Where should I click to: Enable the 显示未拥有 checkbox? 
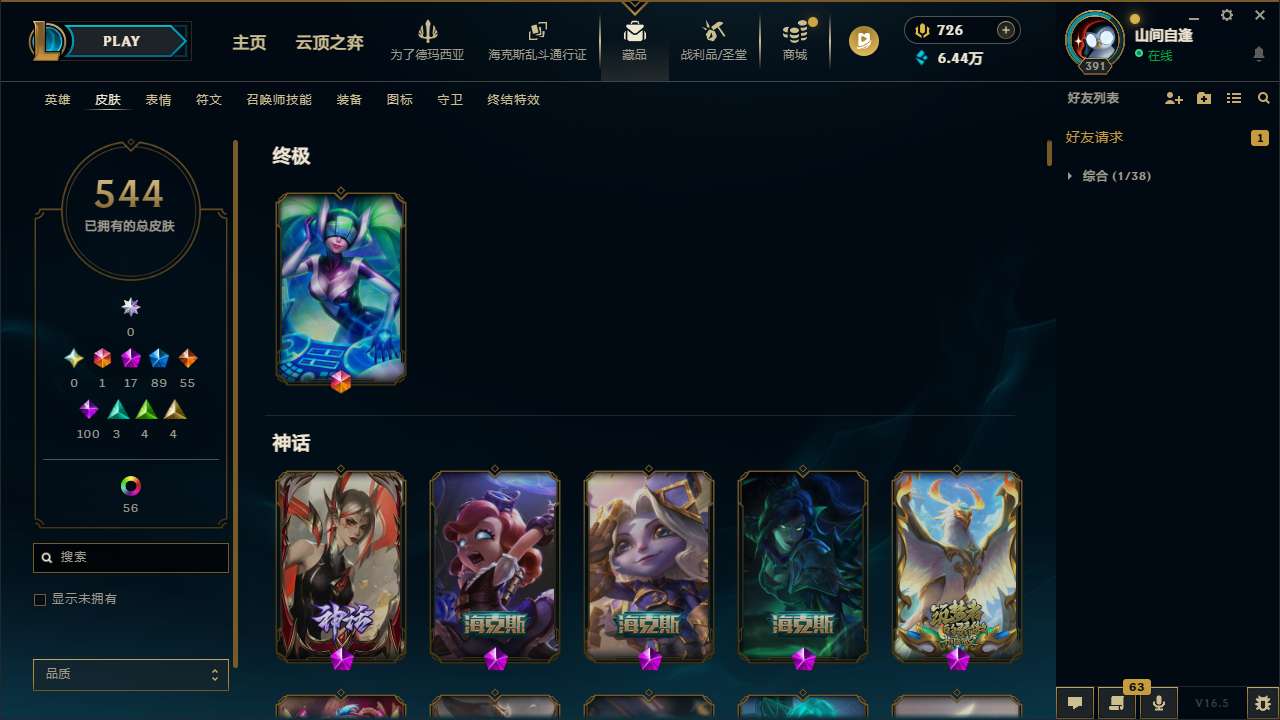pyautogui.click(x=40, y=599)
